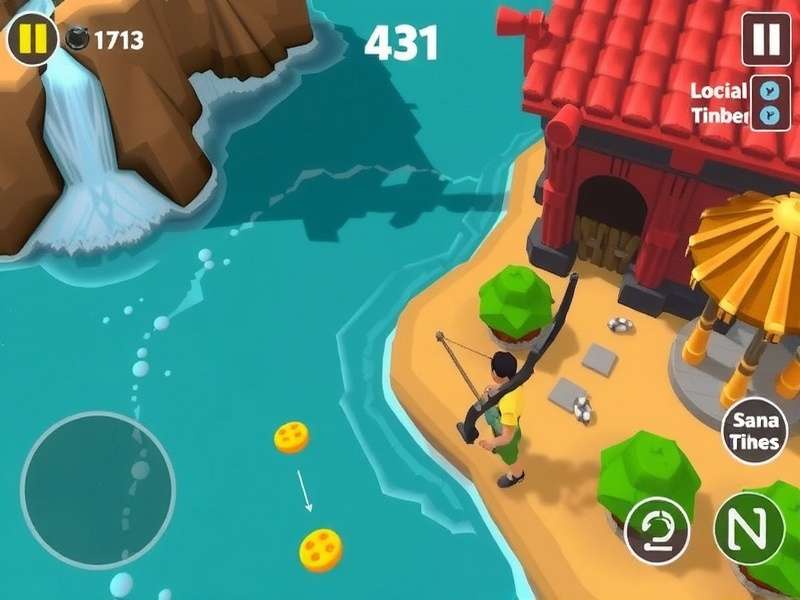This screenshot has width=800, height=600.
Task: Tap the Sana Tines round button
Action: [x=754, y=431]
